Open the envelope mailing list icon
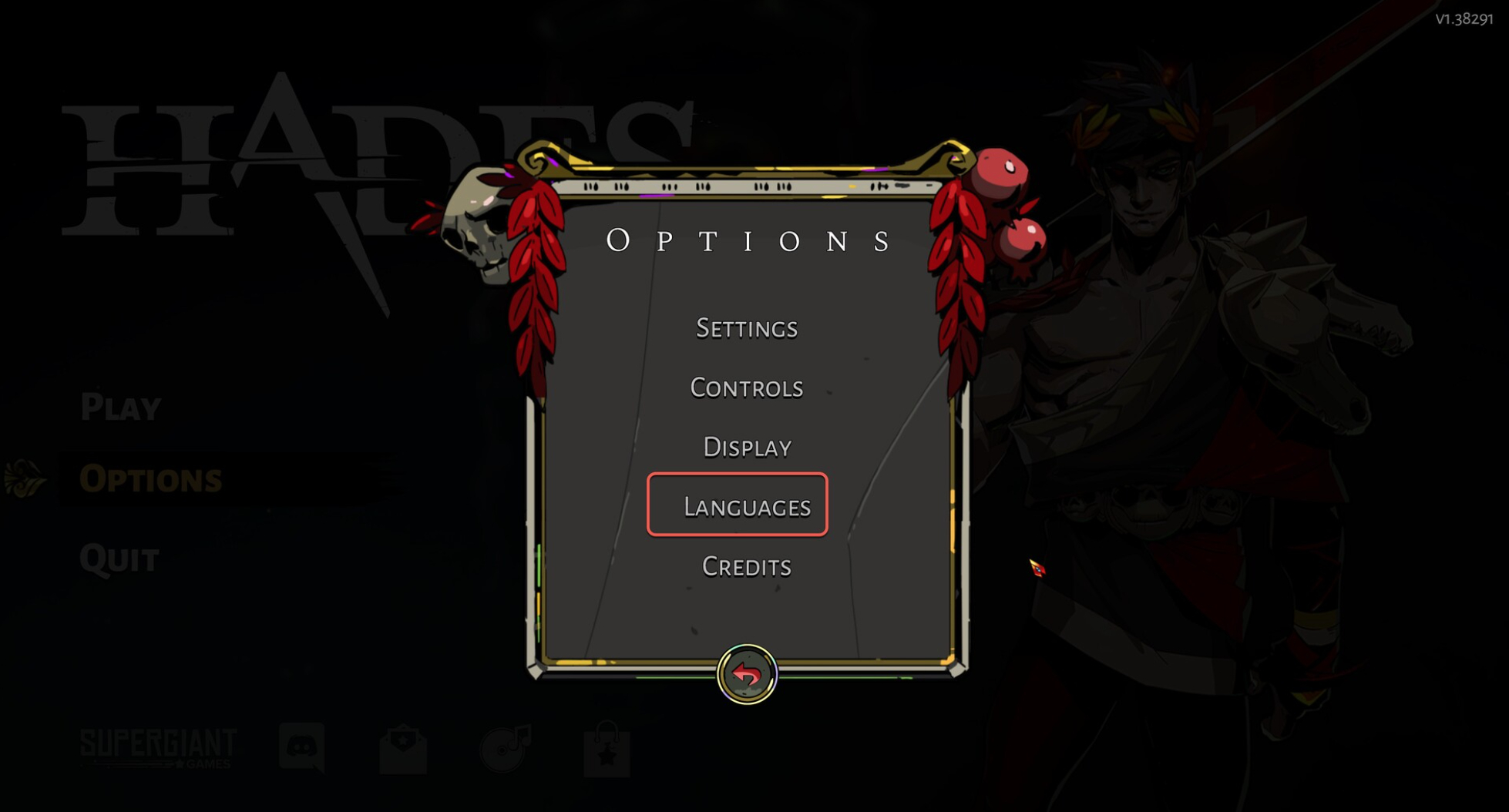Viewport: 1509px width, 812px height. 403,749
